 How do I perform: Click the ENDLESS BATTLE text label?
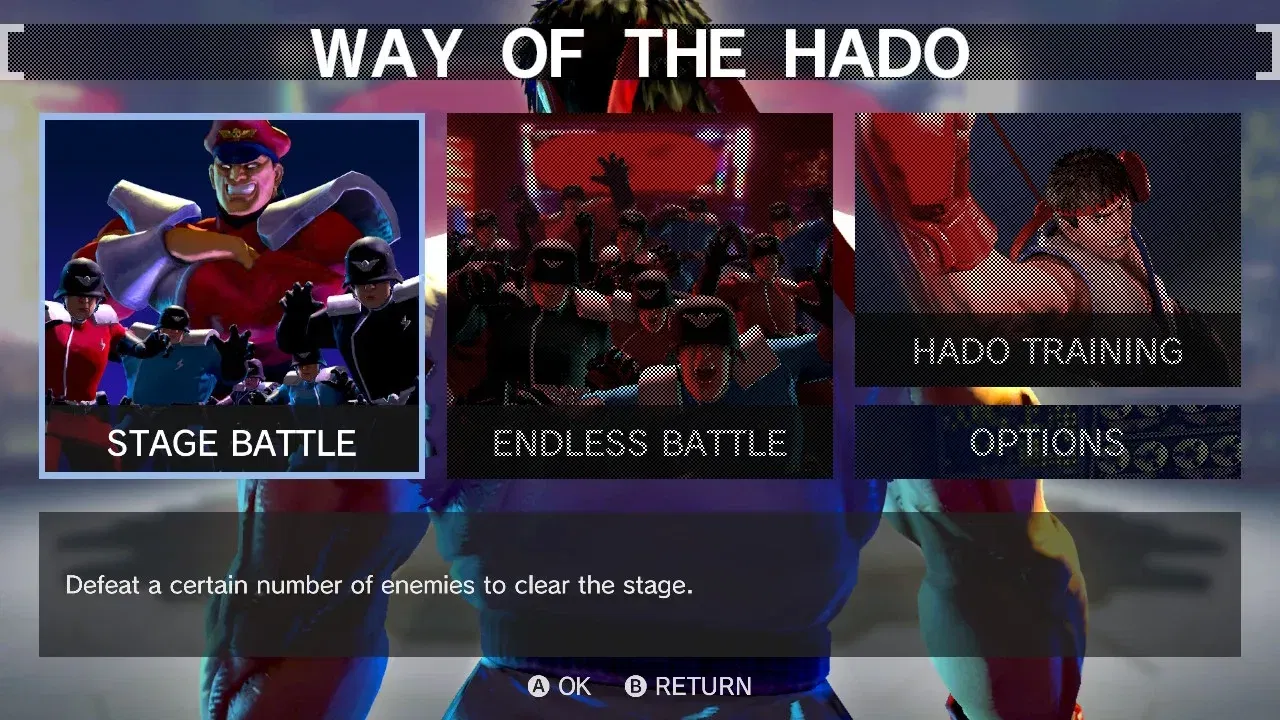pyautogui.click(x=639, y=441)
